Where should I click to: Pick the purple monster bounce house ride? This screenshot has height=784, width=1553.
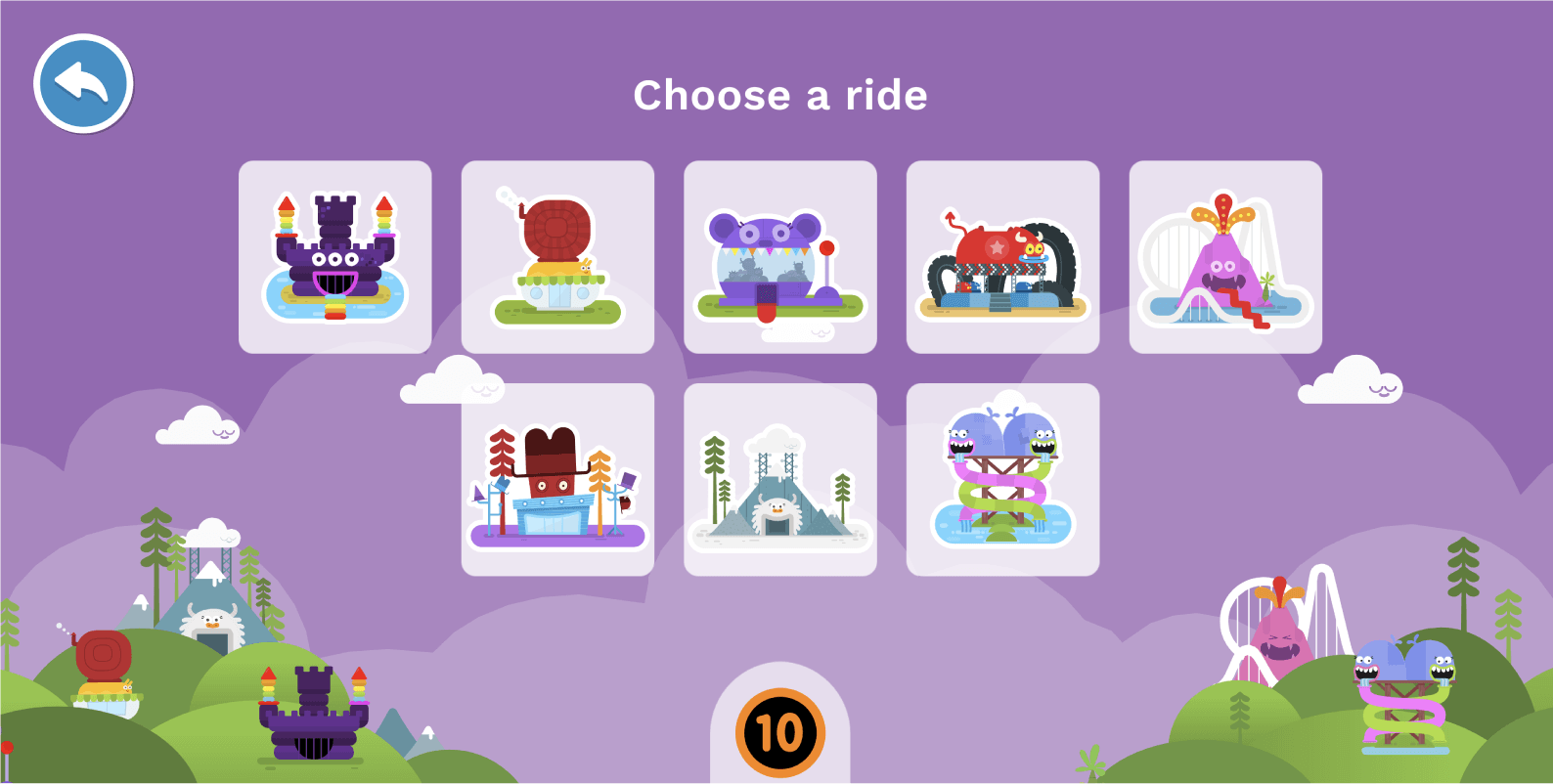click(779, 256)
